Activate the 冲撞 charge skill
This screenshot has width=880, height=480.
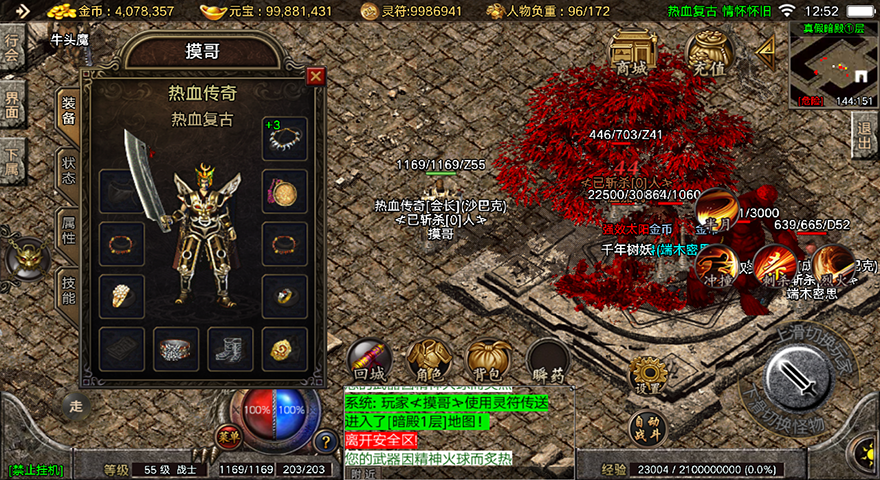point(715,268)
